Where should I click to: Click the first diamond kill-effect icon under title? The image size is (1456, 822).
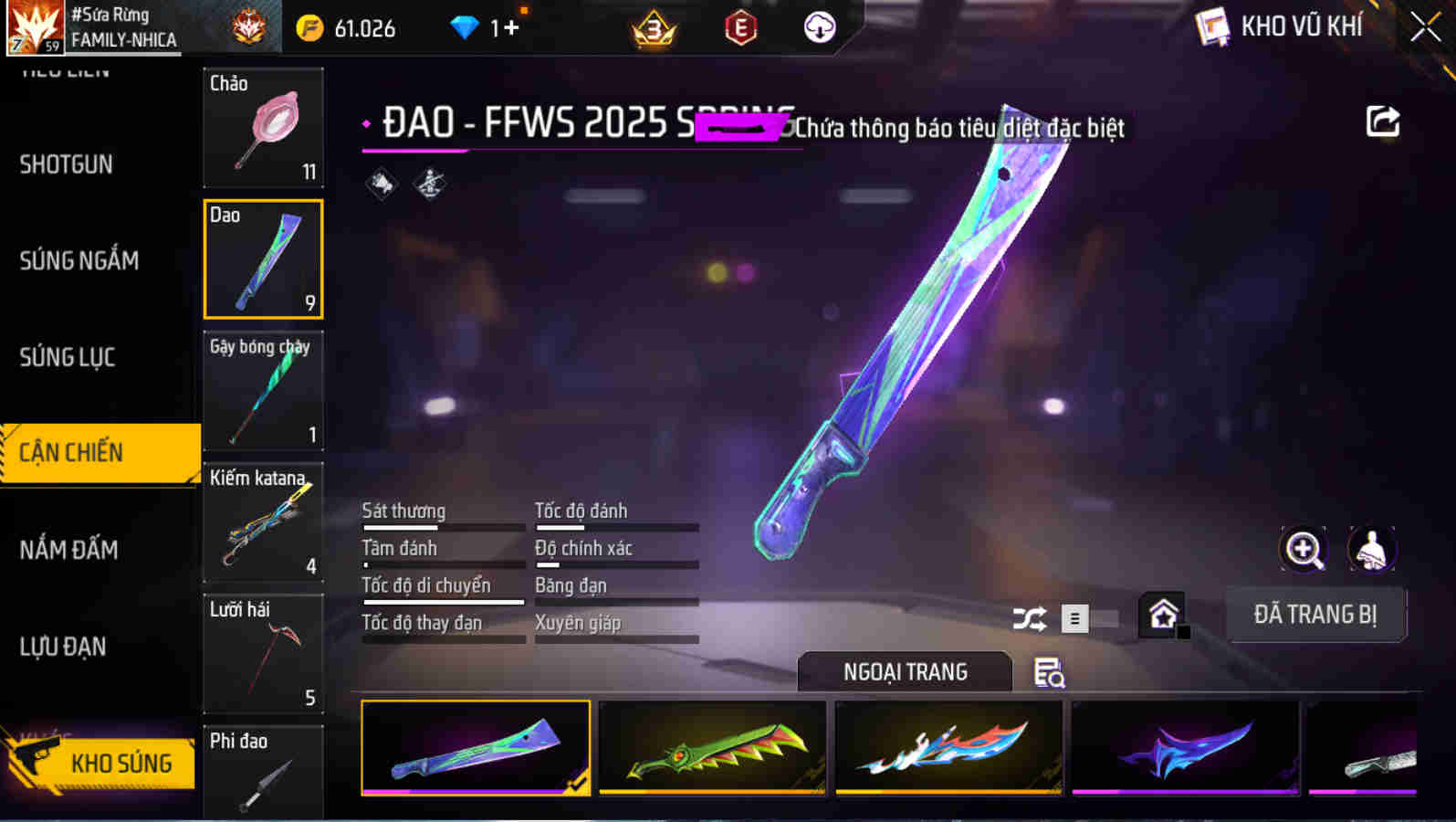tap(381, 183)
